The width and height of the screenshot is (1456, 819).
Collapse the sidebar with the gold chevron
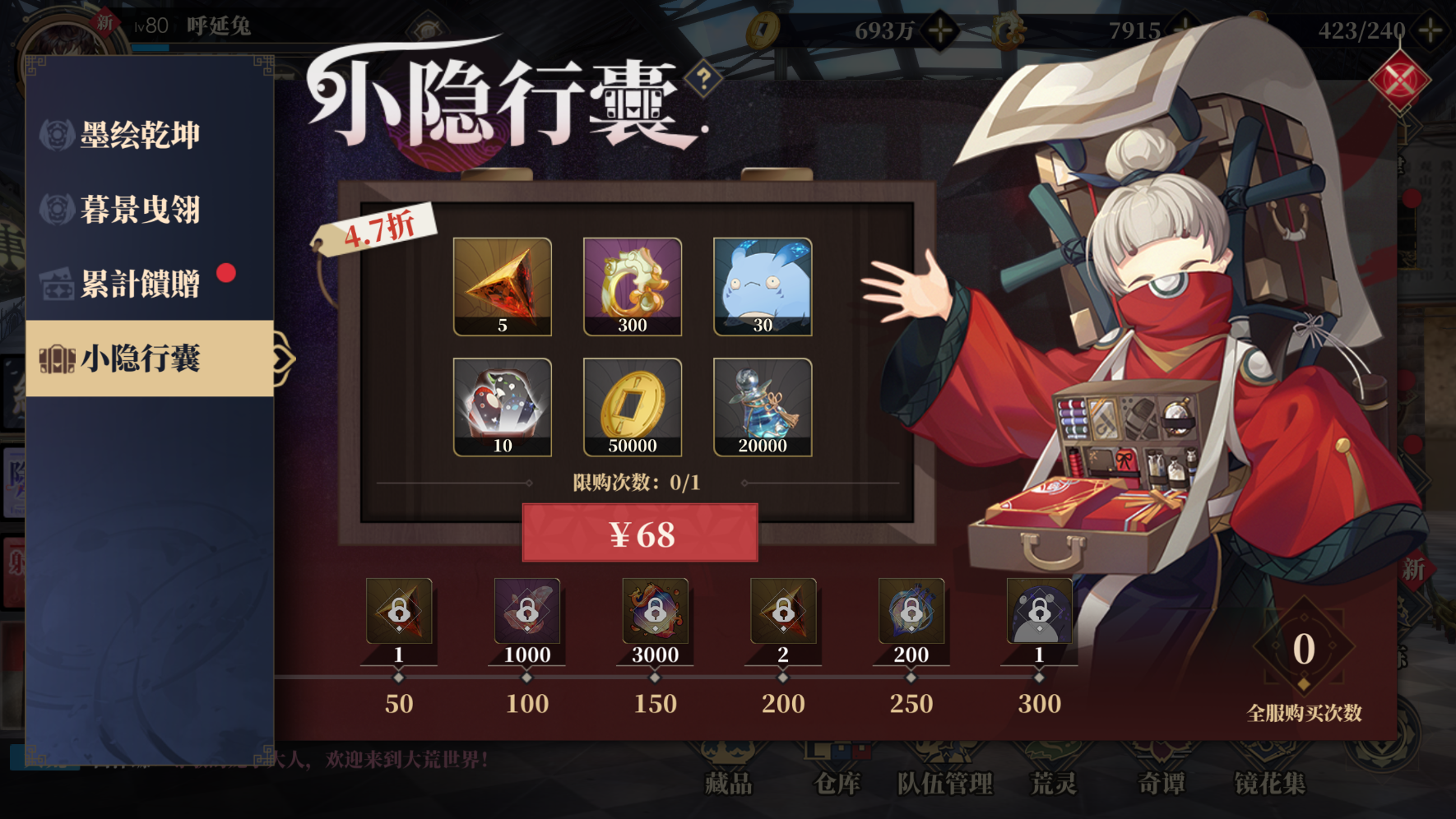[283, 358]
